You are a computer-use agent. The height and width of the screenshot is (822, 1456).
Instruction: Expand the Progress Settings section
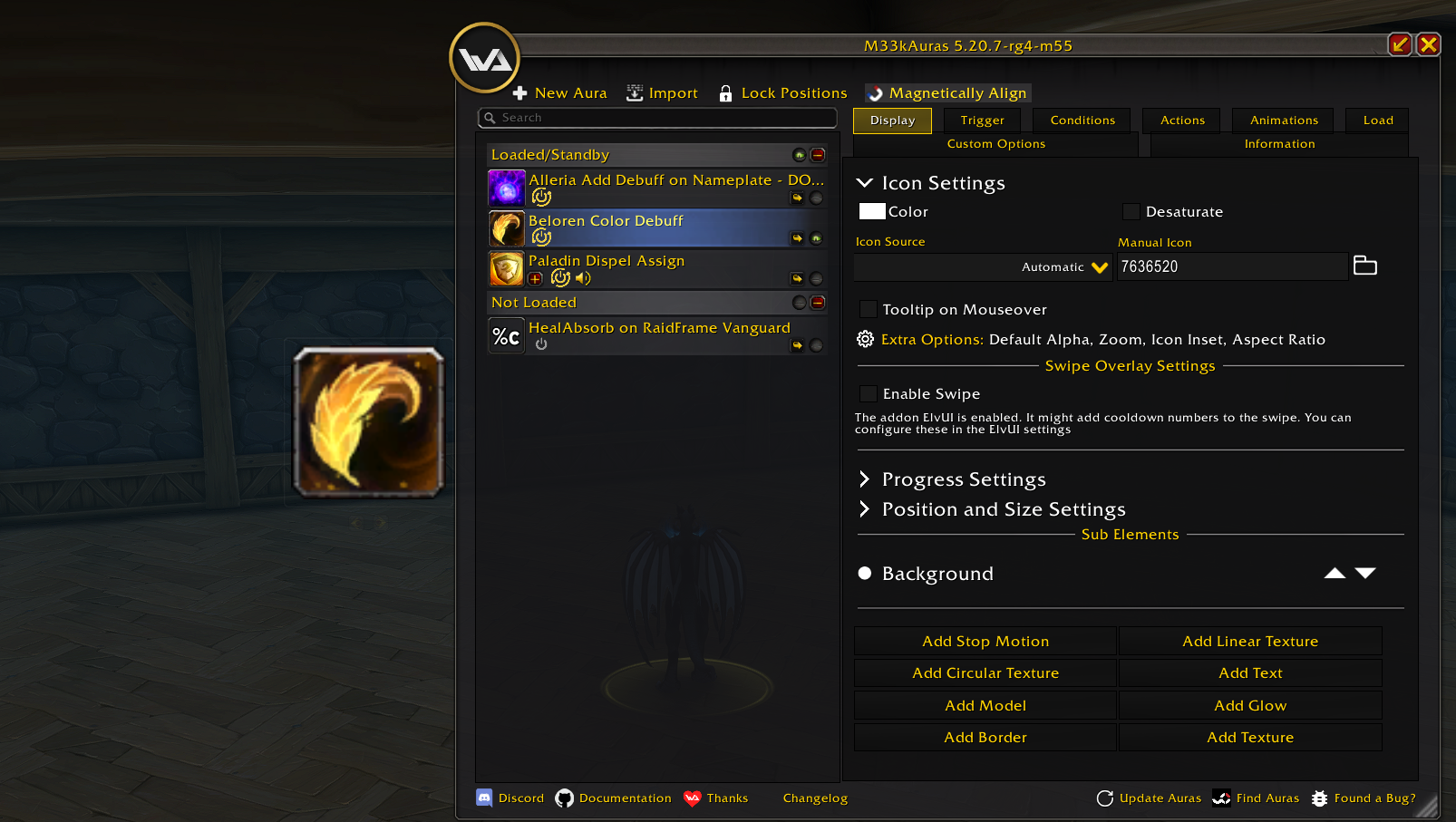(864, 479)
